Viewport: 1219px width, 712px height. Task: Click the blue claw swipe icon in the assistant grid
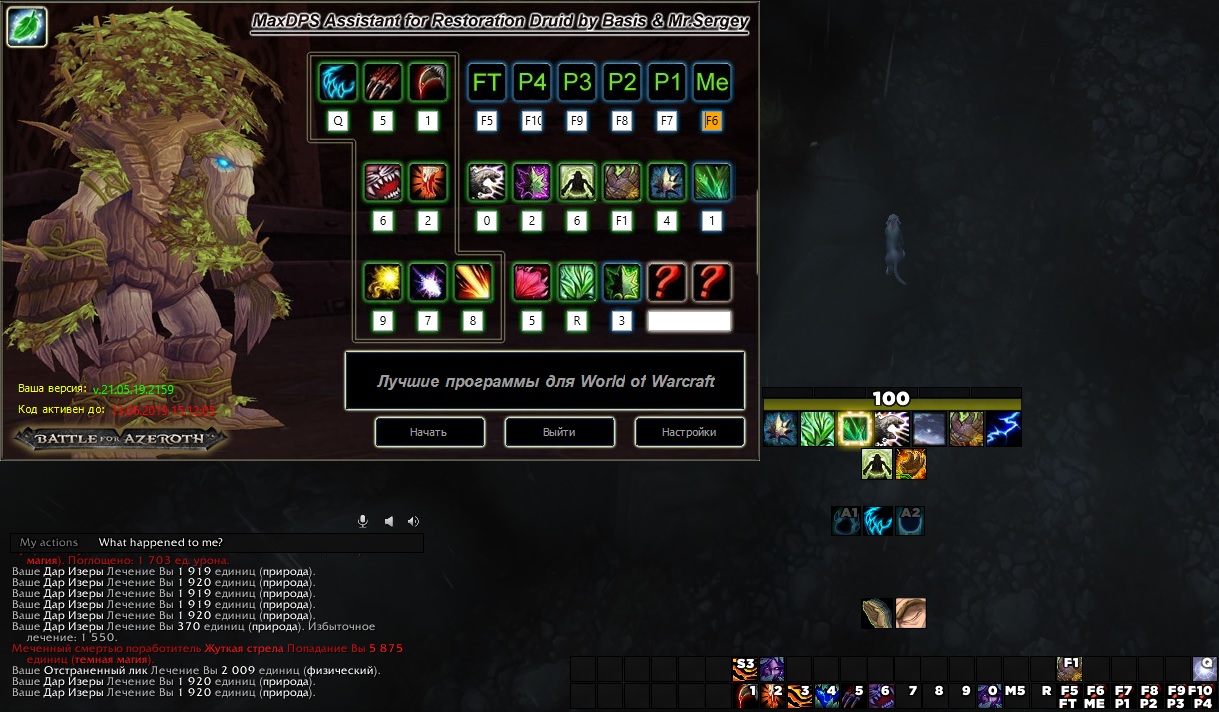(x=338, y=82)
